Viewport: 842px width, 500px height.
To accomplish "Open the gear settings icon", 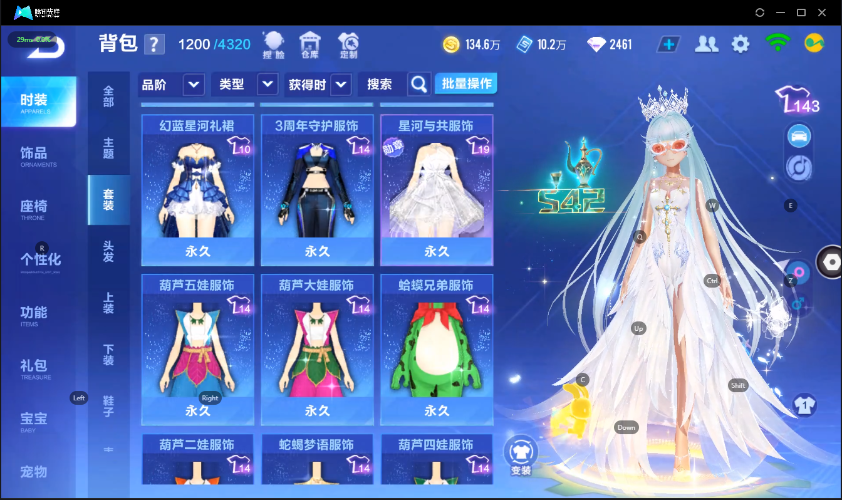I will (740, 44).
